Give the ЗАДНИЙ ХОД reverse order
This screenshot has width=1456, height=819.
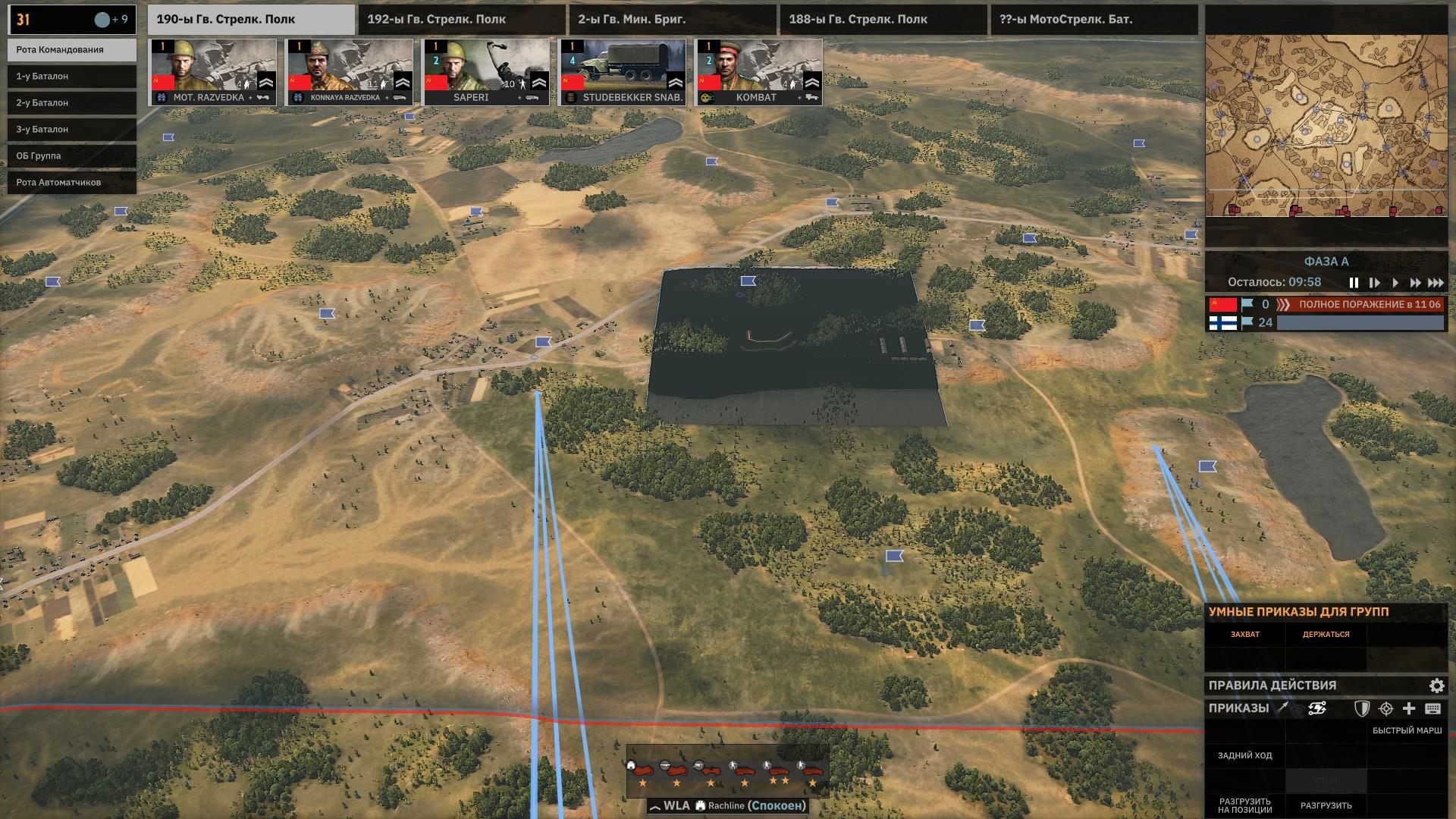(1245, 756)
